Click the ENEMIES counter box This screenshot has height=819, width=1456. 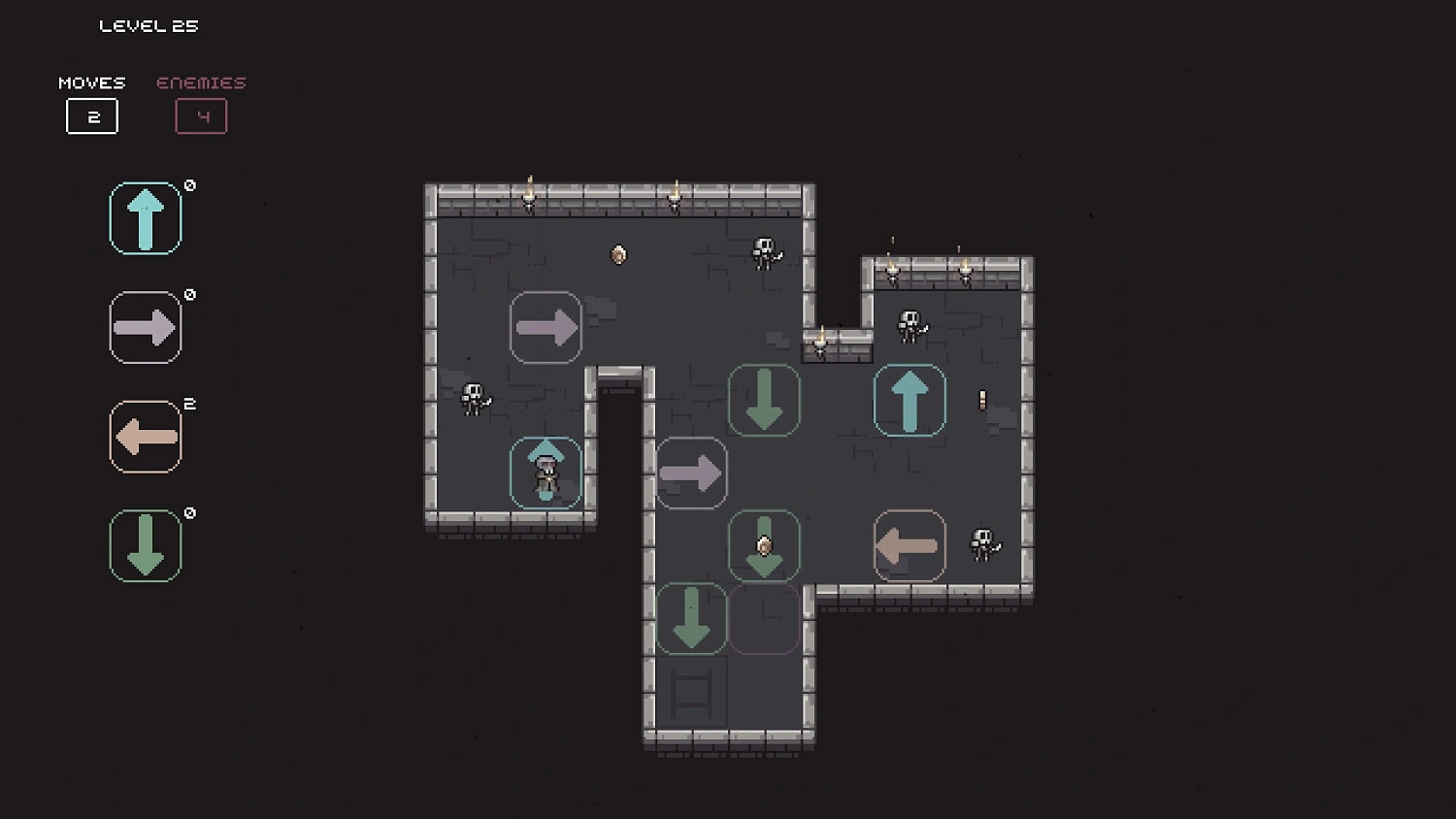pos(201,115)
